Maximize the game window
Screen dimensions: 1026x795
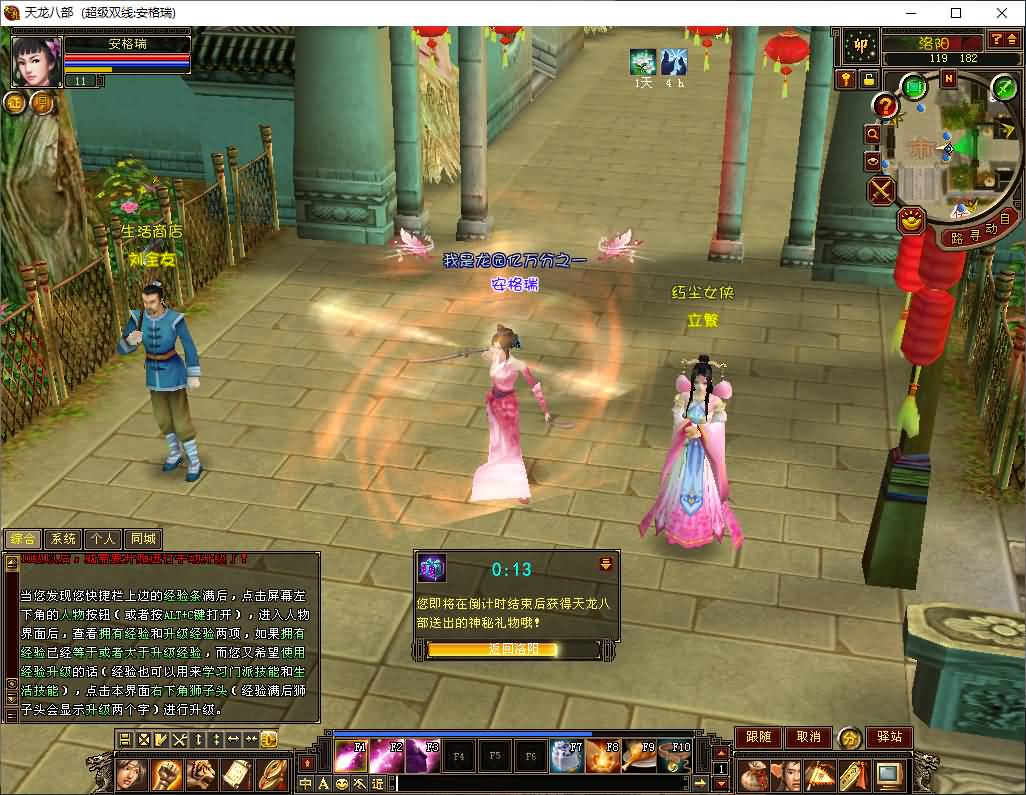(x=955, y=13)
